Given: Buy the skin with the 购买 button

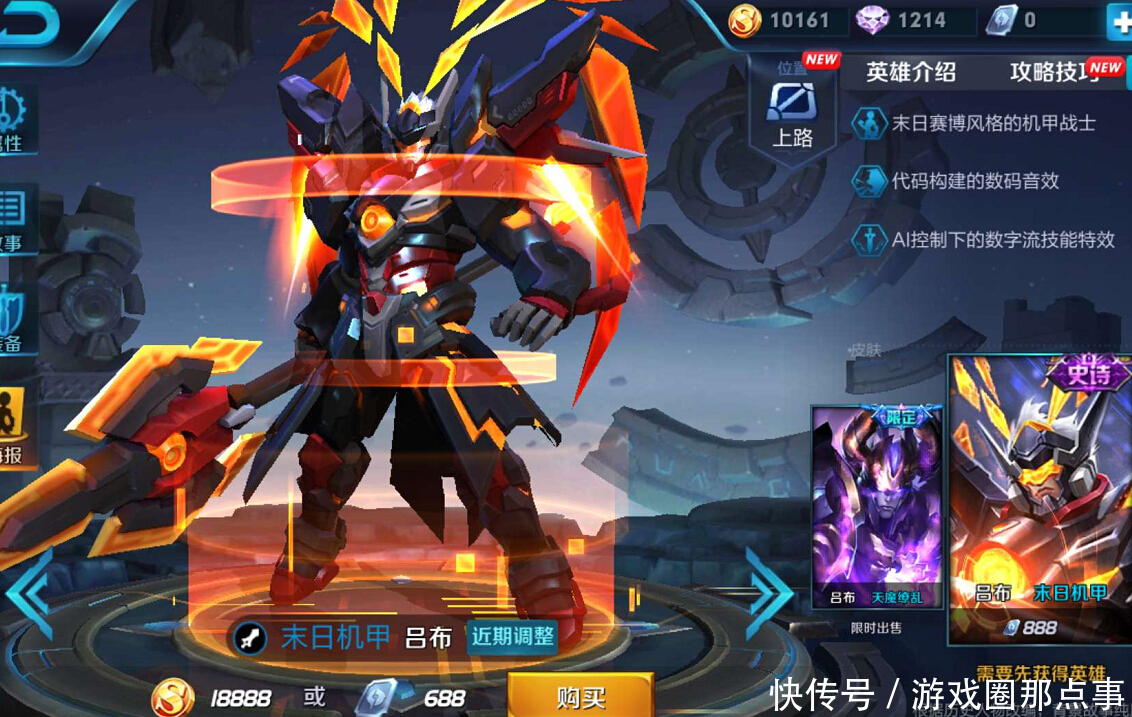Looking at the screenshot, I should pos(580,696).
